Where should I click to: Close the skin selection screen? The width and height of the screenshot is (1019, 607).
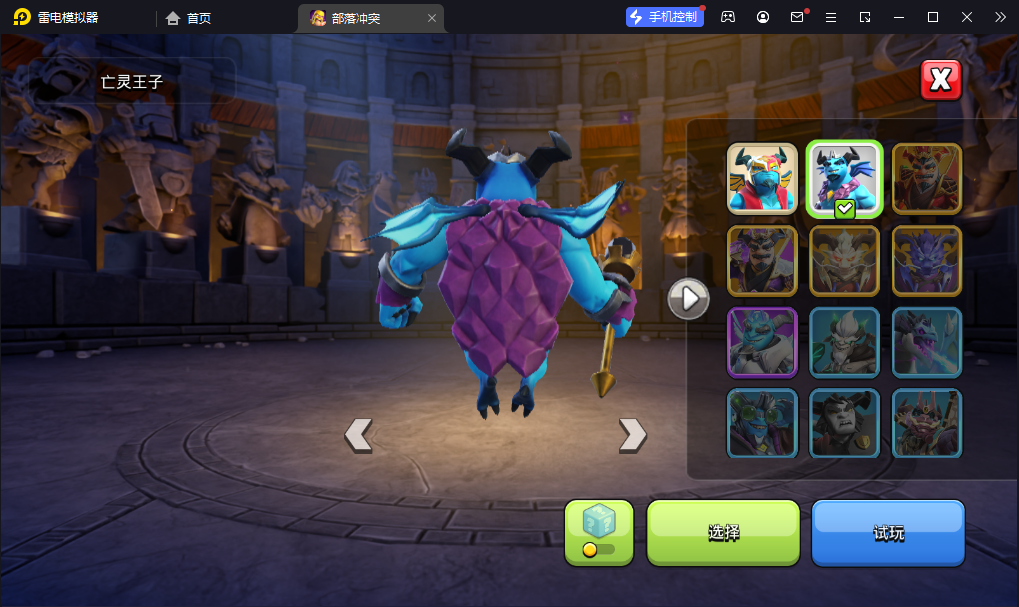[940, 80]
